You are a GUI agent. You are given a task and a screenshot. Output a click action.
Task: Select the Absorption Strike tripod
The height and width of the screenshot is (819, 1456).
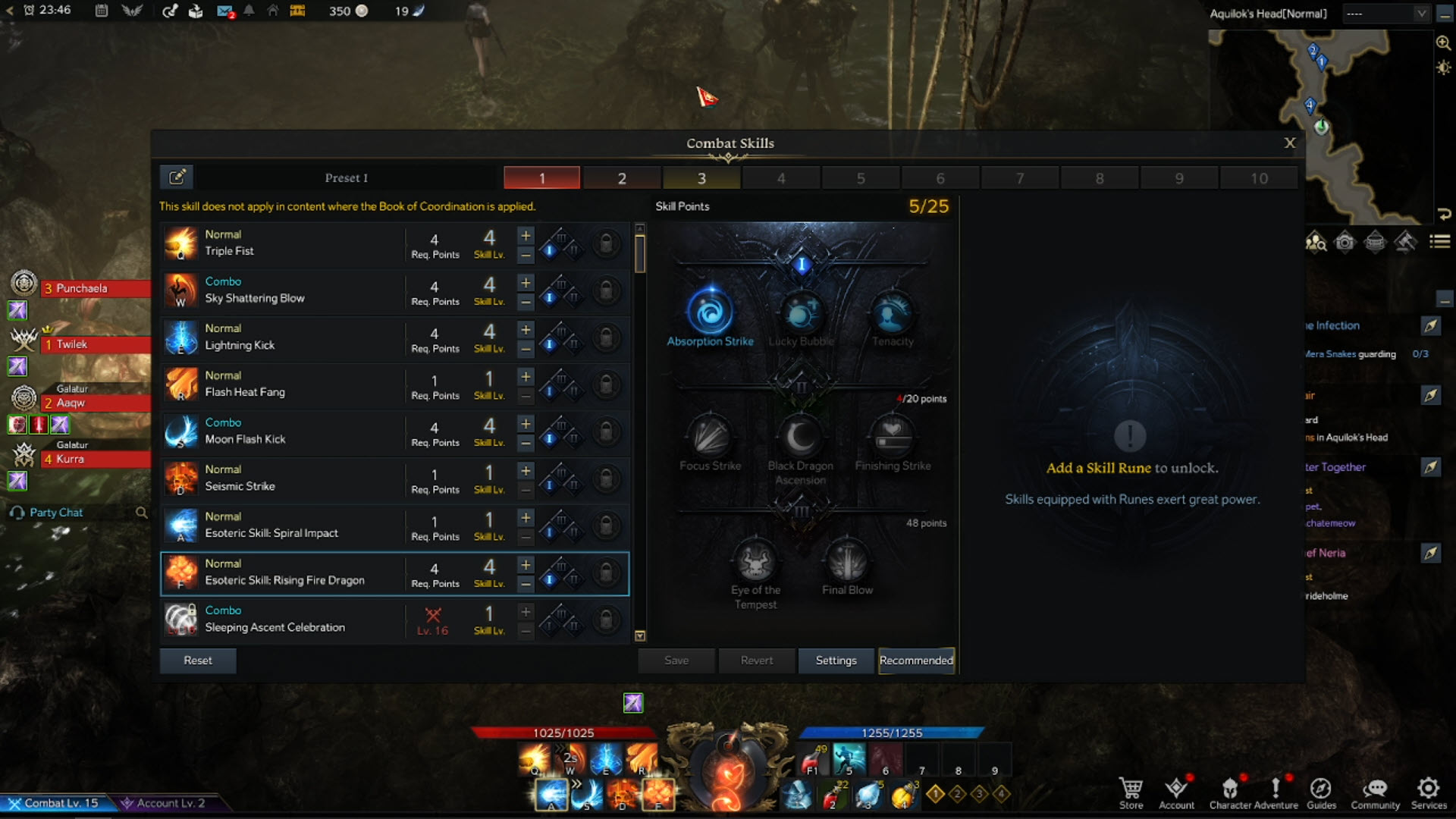(711, 312)
